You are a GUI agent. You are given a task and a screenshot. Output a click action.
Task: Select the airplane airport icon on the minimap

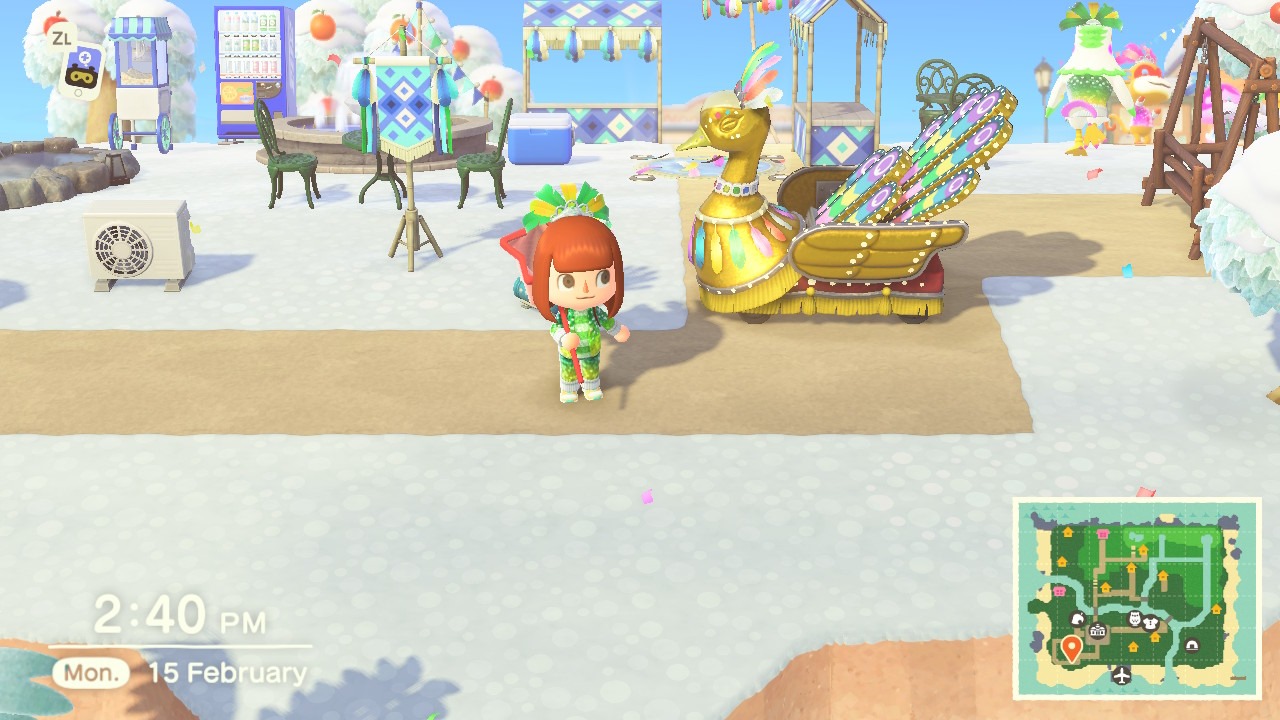[1120, 674]
